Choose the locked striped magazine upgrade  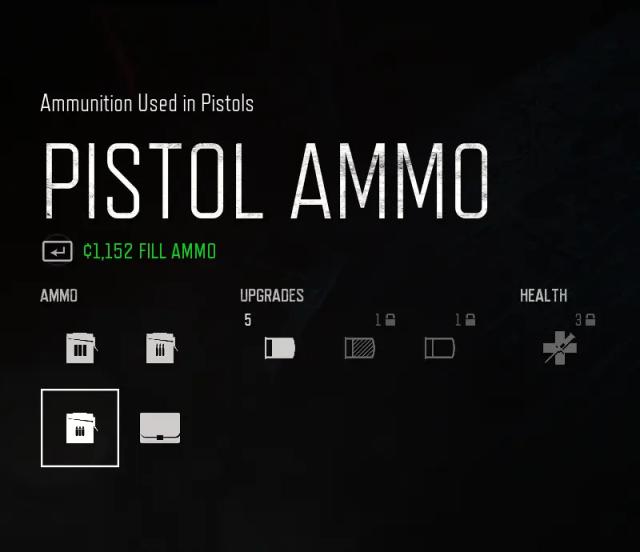tap(360, 348)
